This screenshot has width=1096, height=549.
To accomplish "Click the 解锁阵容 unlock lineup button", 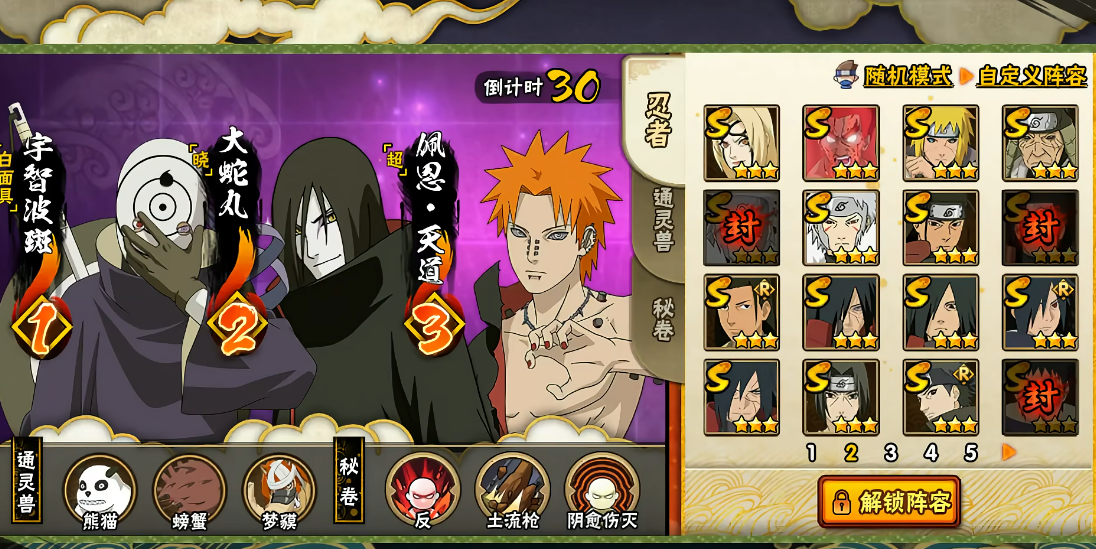I will click(889, 501).
